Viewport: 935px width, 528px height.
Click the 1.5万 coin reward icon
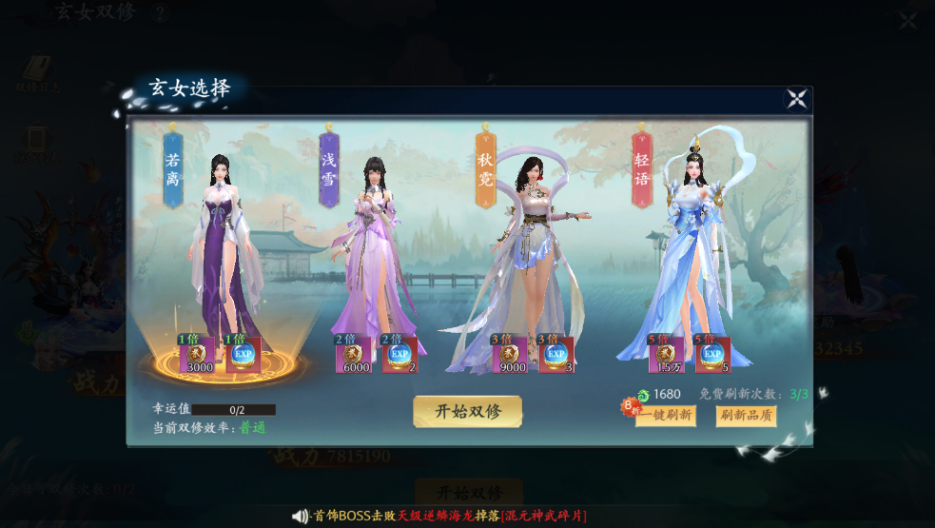pos(666,354)
